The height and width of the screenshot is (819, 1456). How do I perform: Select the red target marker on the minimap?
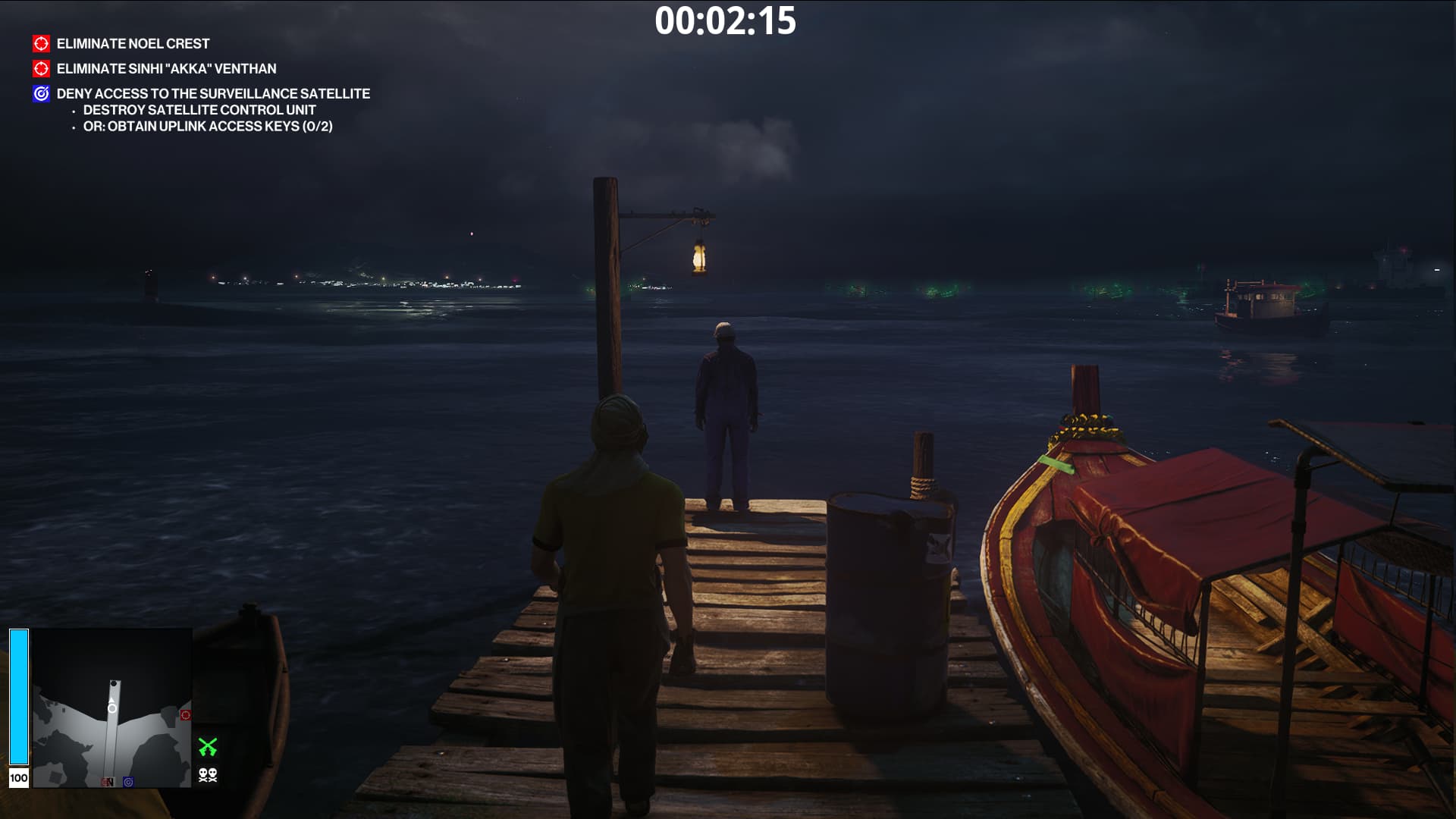186,715
